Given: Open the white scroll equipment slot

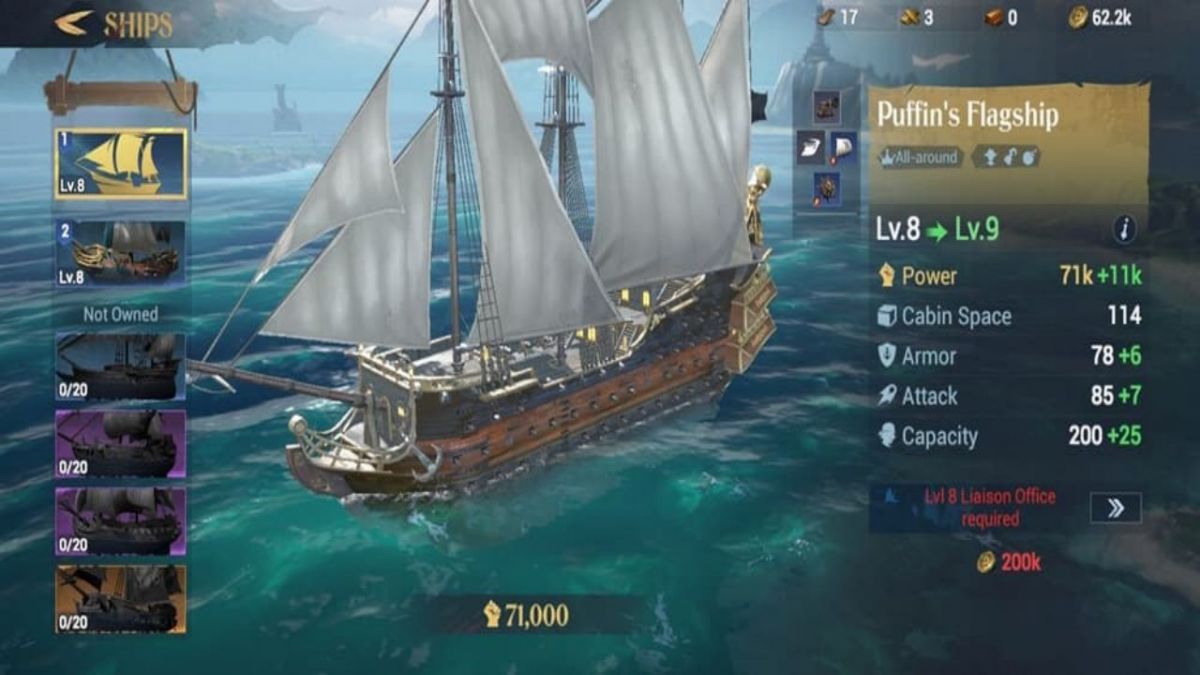Looking at the screenshot, I should pos(810,148).
